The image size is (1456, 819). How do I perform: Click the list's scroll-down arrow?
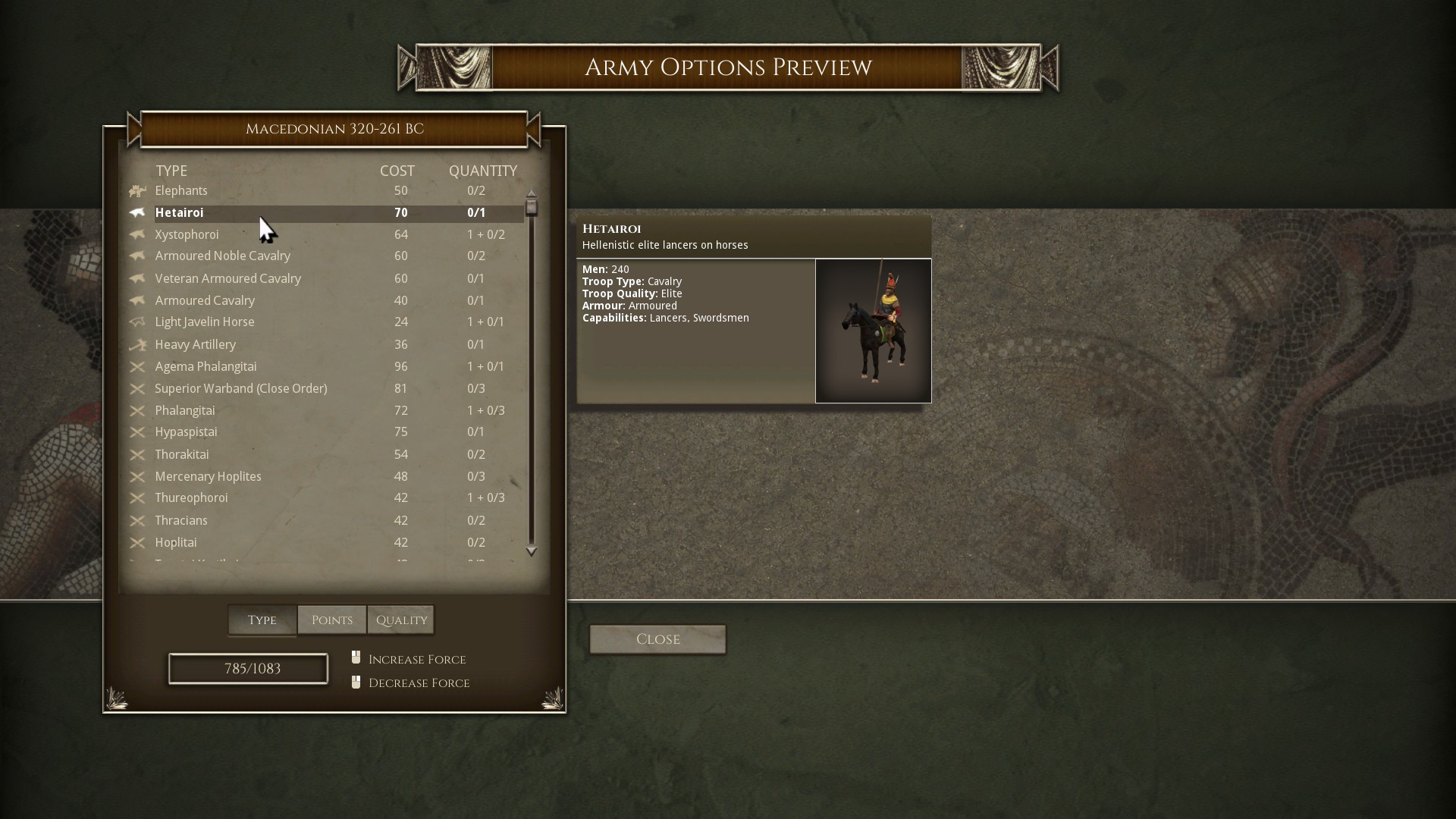coord(532,551)
